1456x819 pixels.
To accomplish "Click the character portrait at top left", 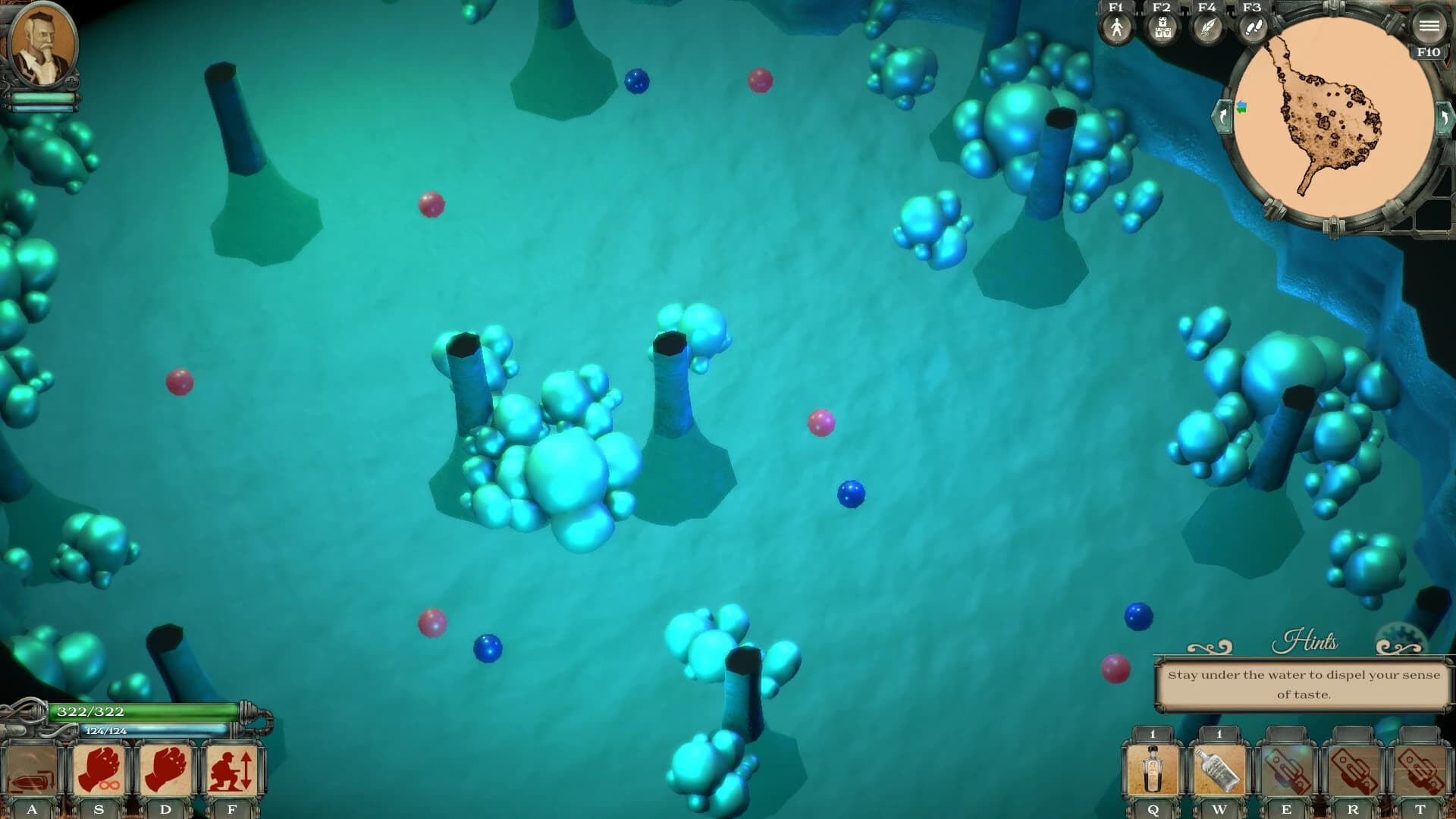I will (x=44, y=47).
